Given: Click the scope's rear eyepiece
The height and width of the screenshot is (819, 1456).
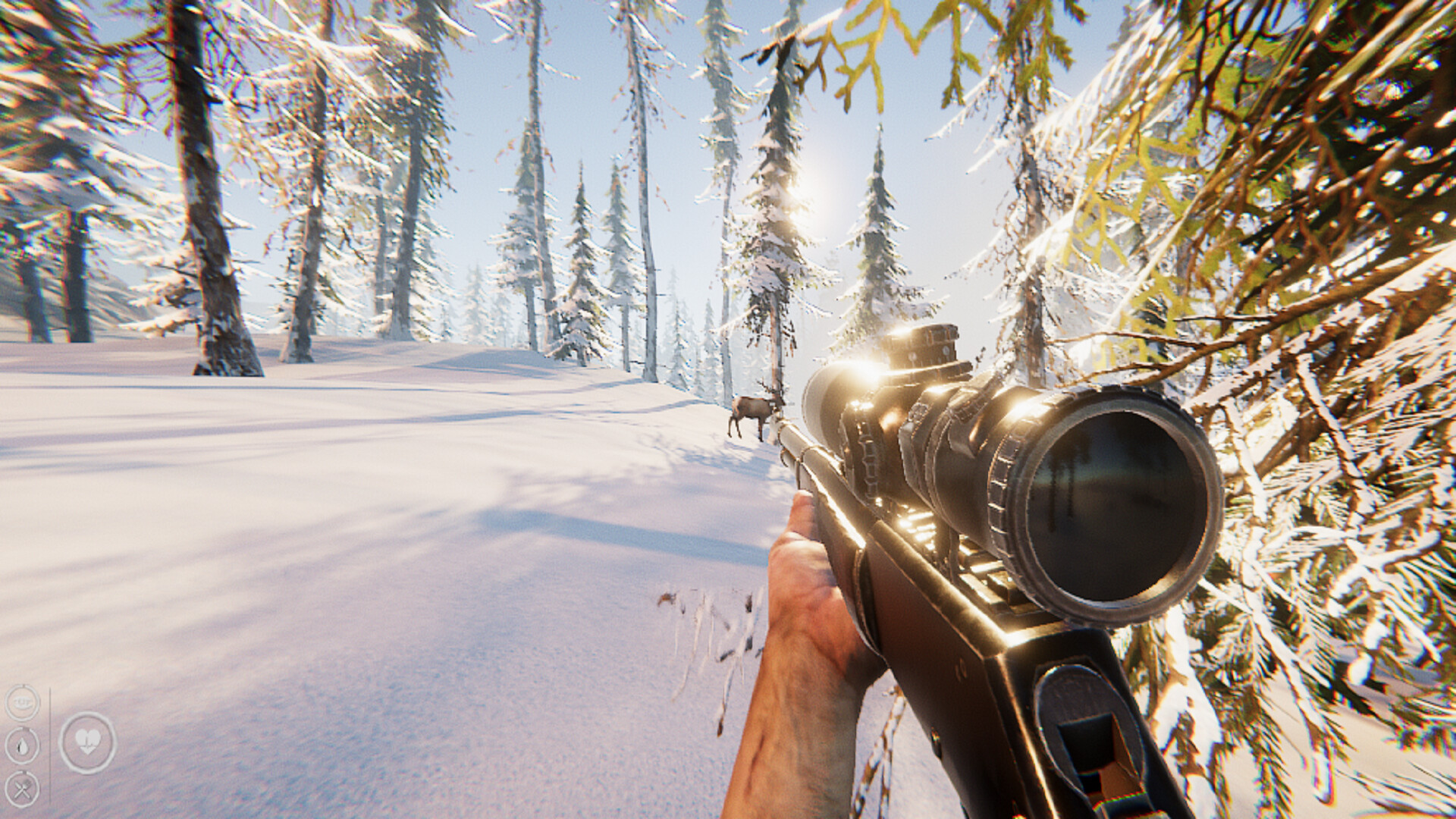Looking at the screenshot, I should coord(827,394).
